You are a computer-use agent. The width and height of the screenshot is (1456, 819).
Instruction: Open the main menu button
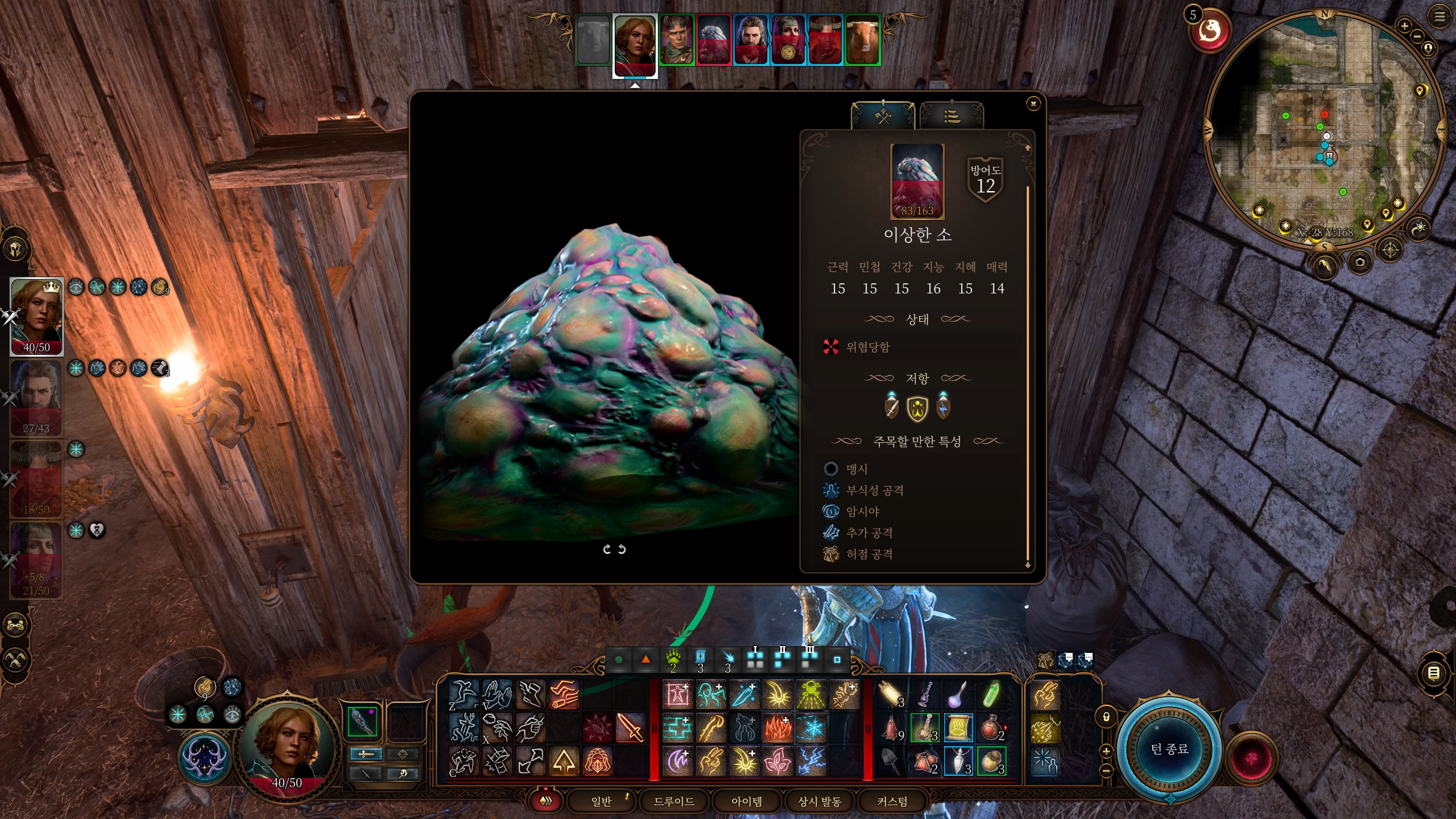1440,17
